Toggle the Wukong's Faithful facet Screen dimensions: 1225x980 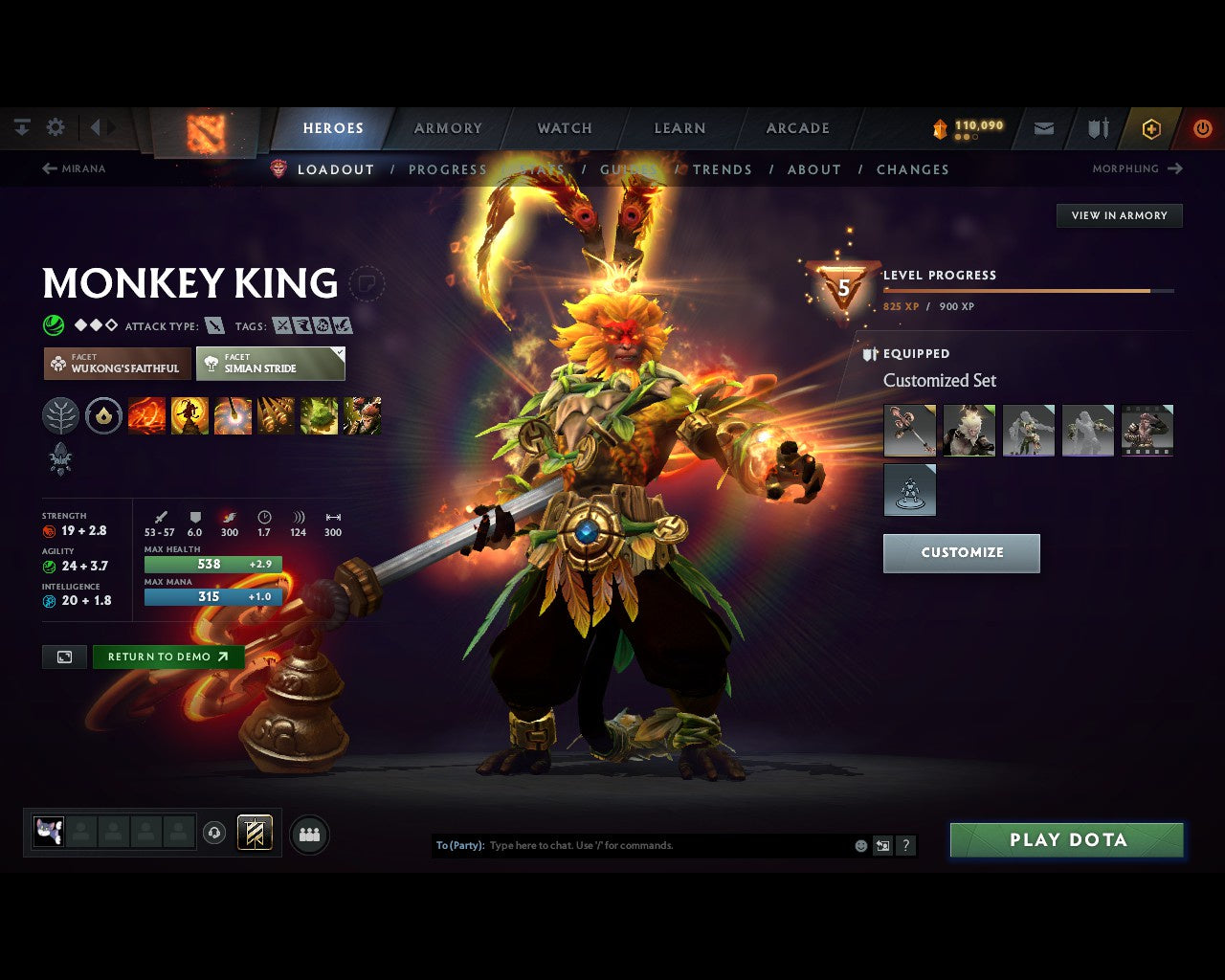pyautogui.click(x=116, y=364)
